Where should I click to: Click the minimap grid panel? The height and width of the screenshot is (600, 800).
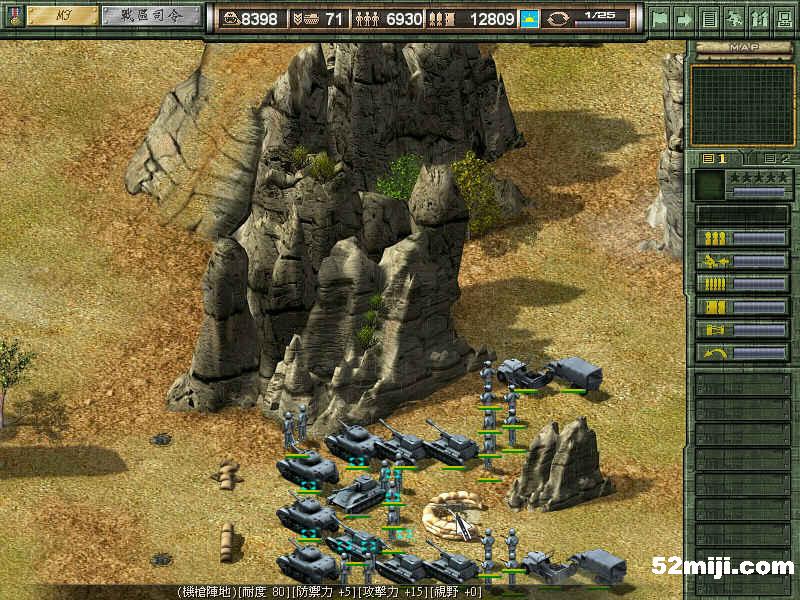[x=742, y=104]
